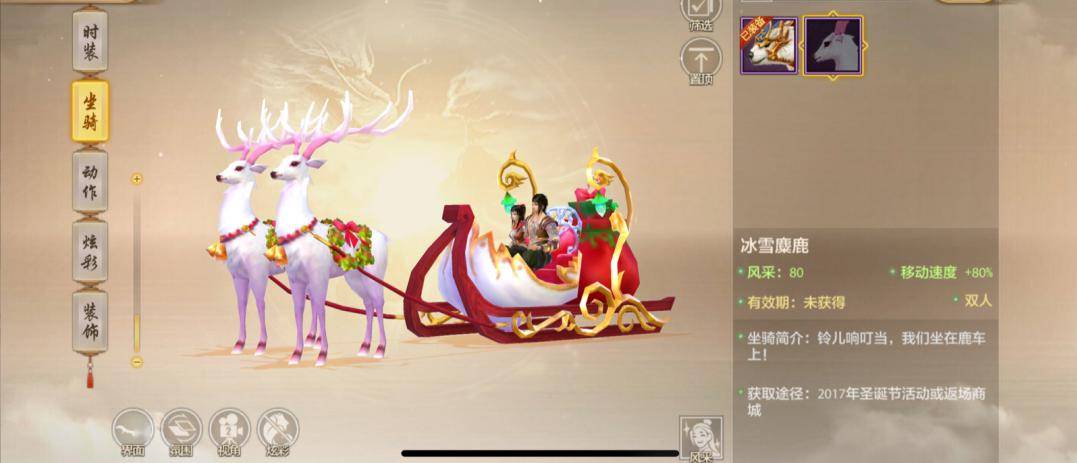Click the 置顶 pin-to-top button

click(701, 62)
